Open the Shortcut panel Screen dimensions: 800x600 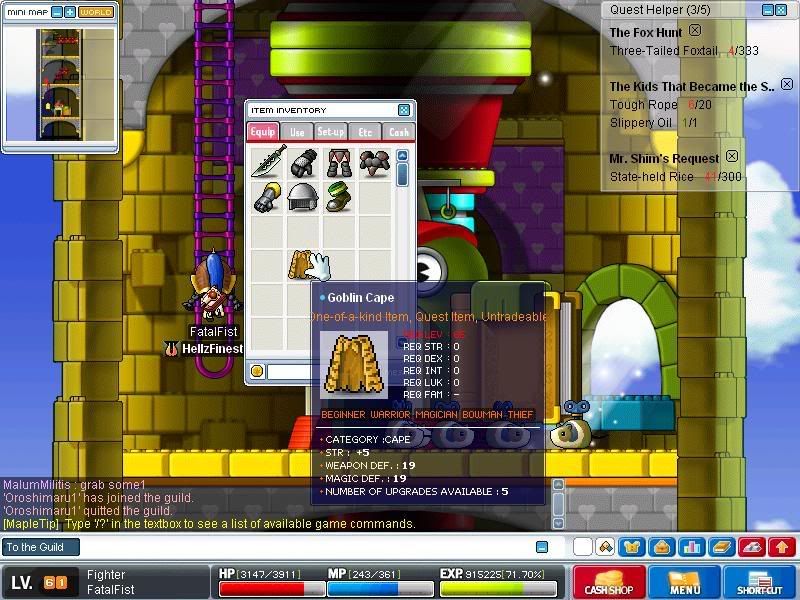click(x=759, y=582)
